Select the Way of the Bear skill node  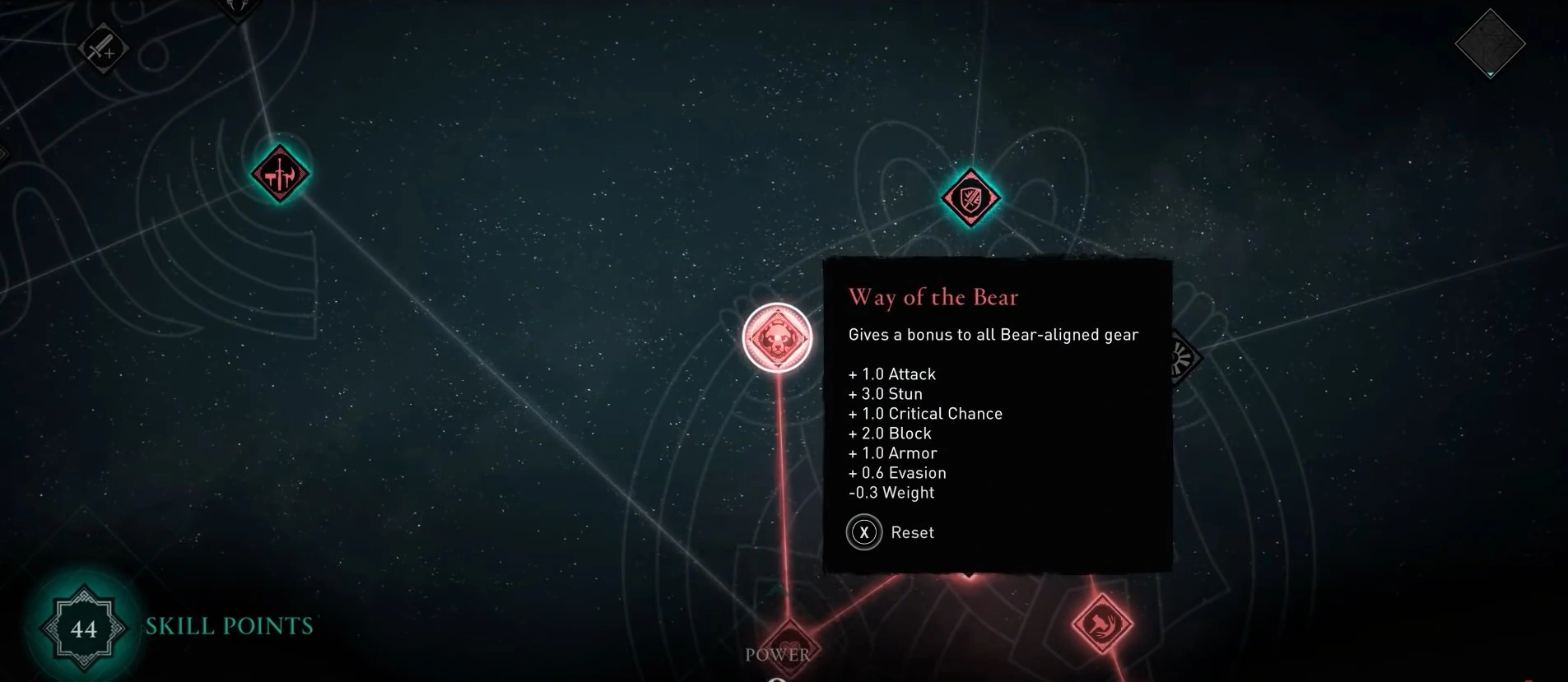click(777, 338)
